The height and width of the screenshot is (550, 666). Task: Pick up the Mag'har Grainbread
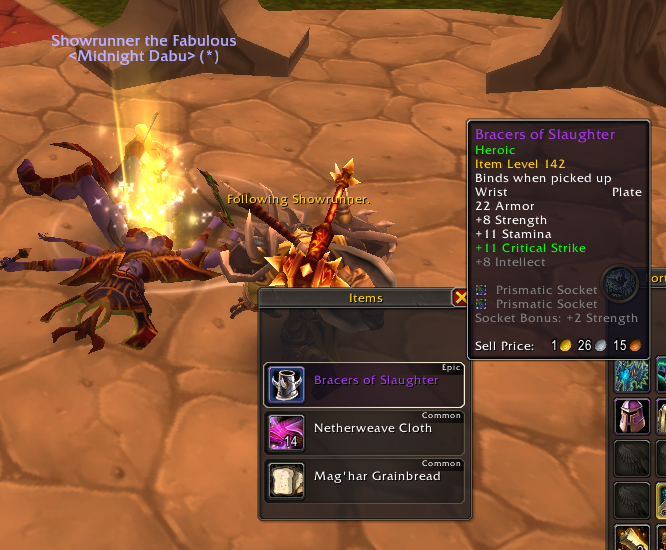click(364, 481)
